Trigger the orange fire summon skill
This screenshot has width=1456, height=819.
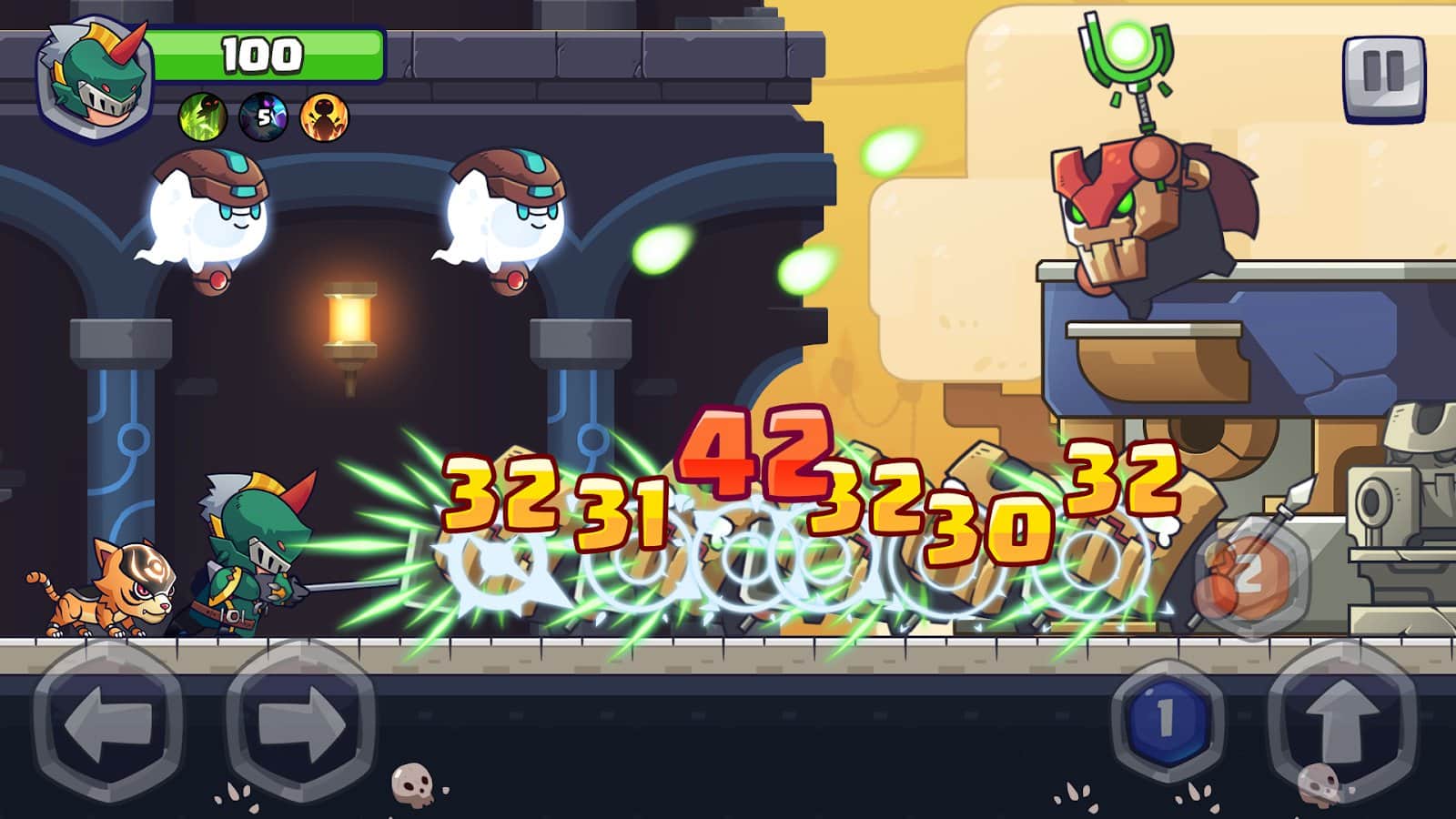[x=323, y=118]
